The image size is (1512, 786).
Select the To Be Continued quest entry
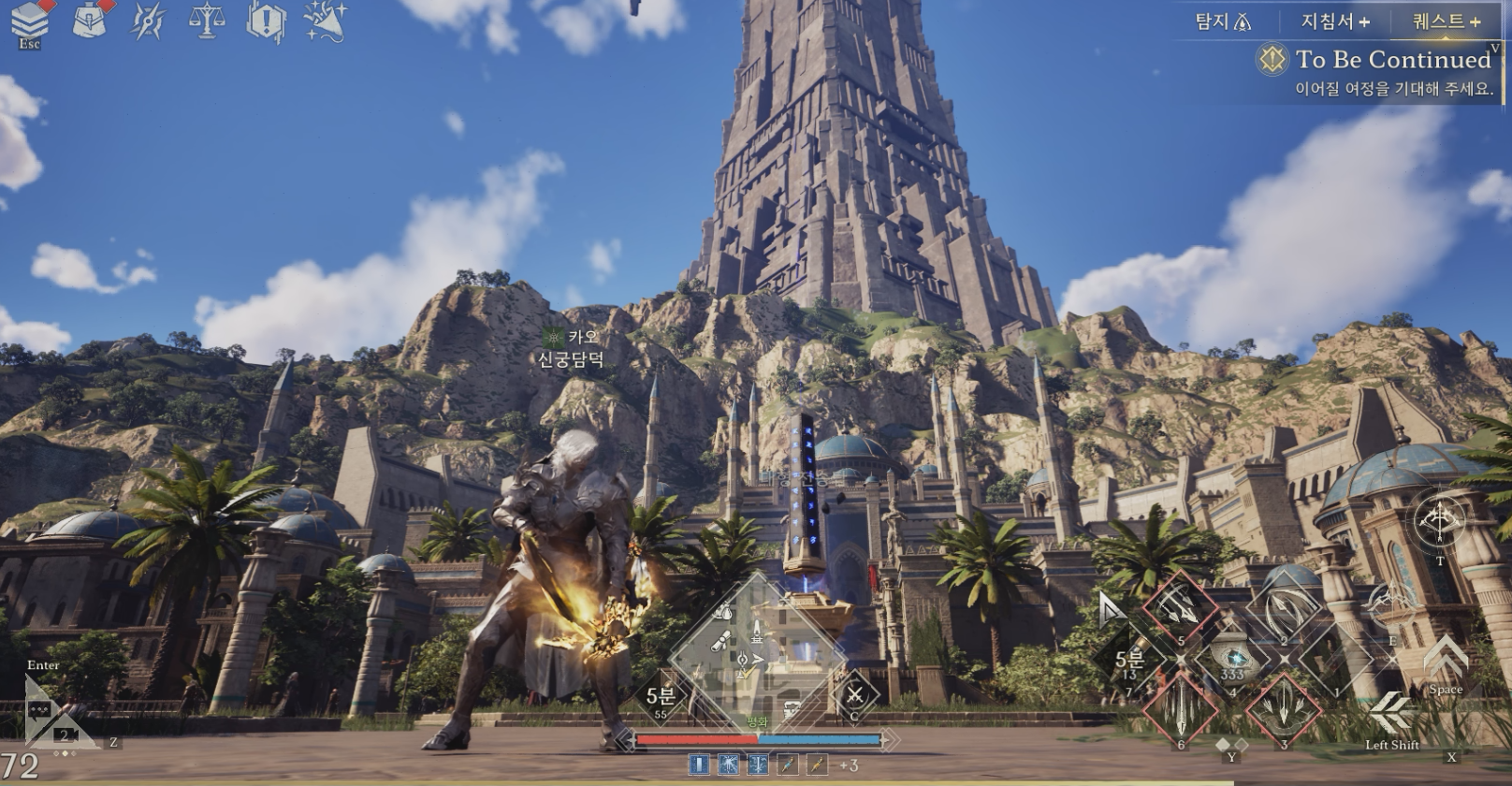(x=1390, y=60)
